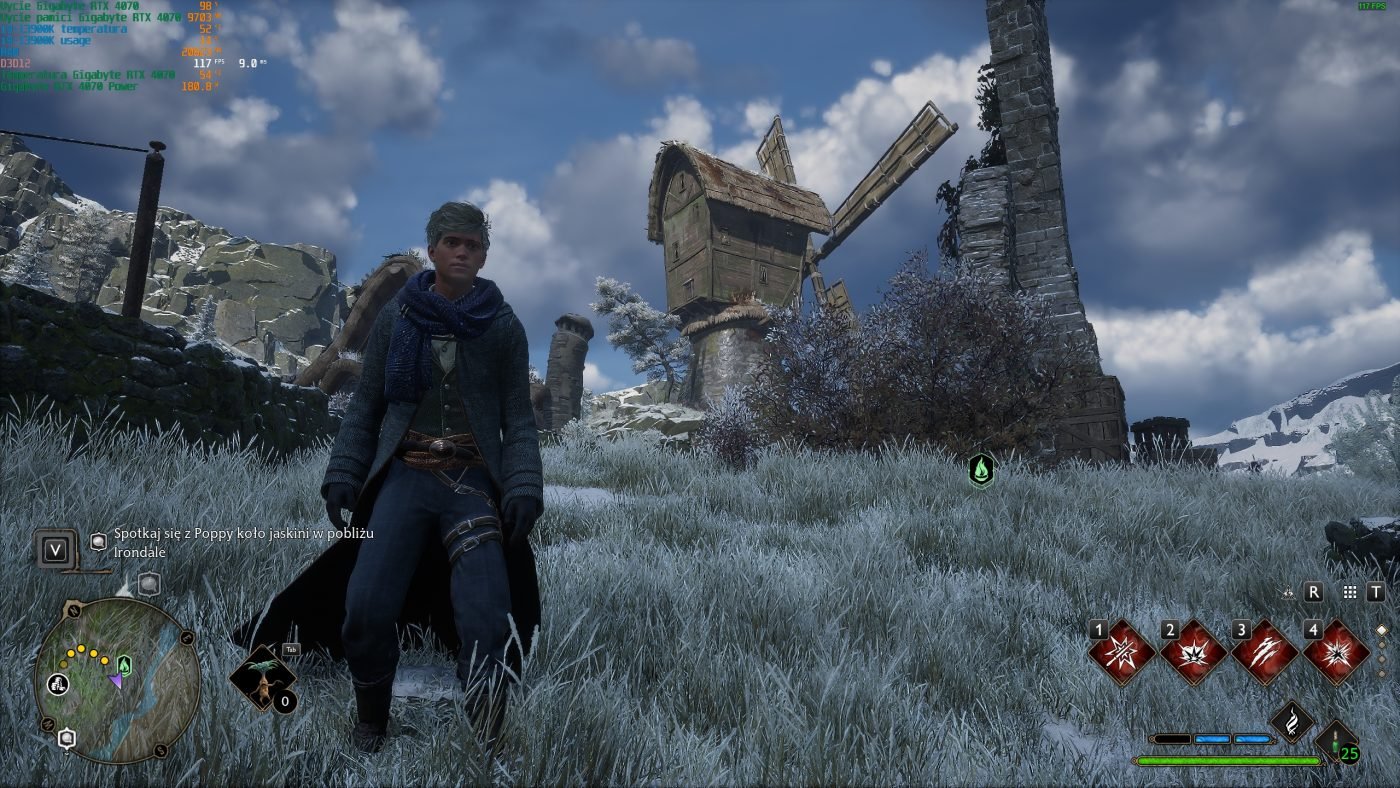The width and height of the screenshot is (1400, 788).
Task: Select the Poppy quest objective text
Action: click(x=243, y=543)
